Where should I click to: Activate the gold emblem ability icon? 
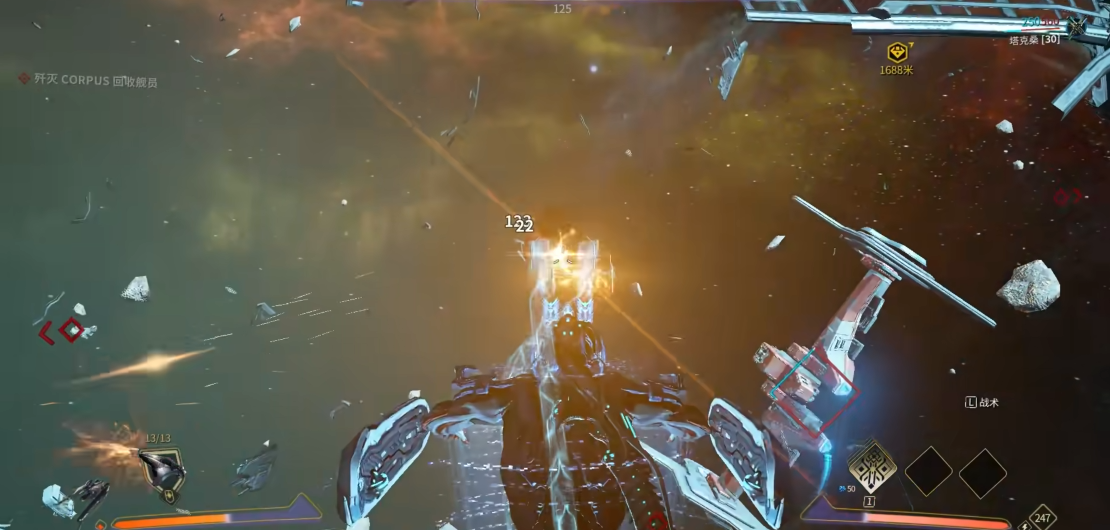coord(869,467)
